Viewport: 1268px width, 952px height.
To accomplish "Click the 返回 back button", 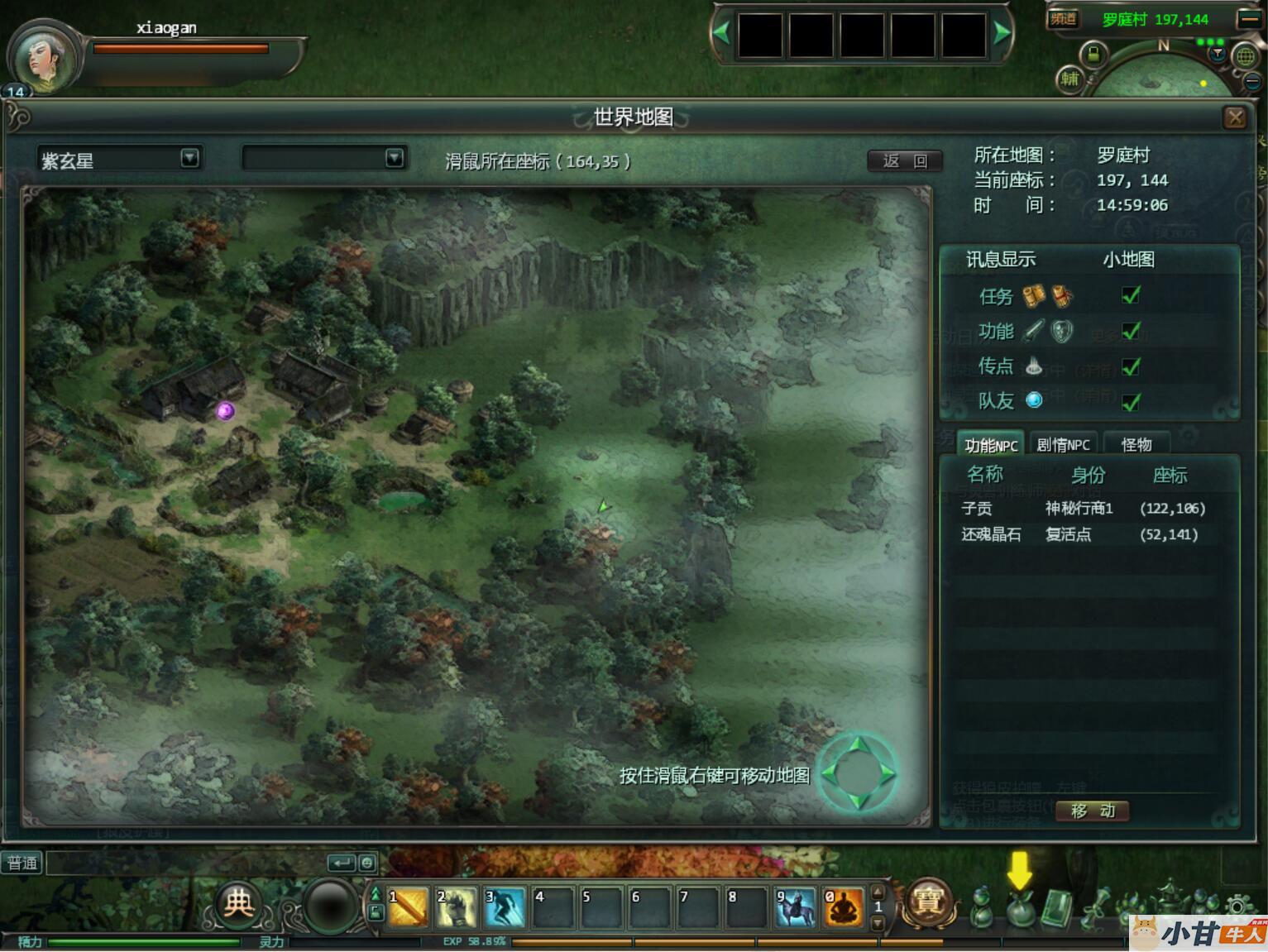I will 905,160.
